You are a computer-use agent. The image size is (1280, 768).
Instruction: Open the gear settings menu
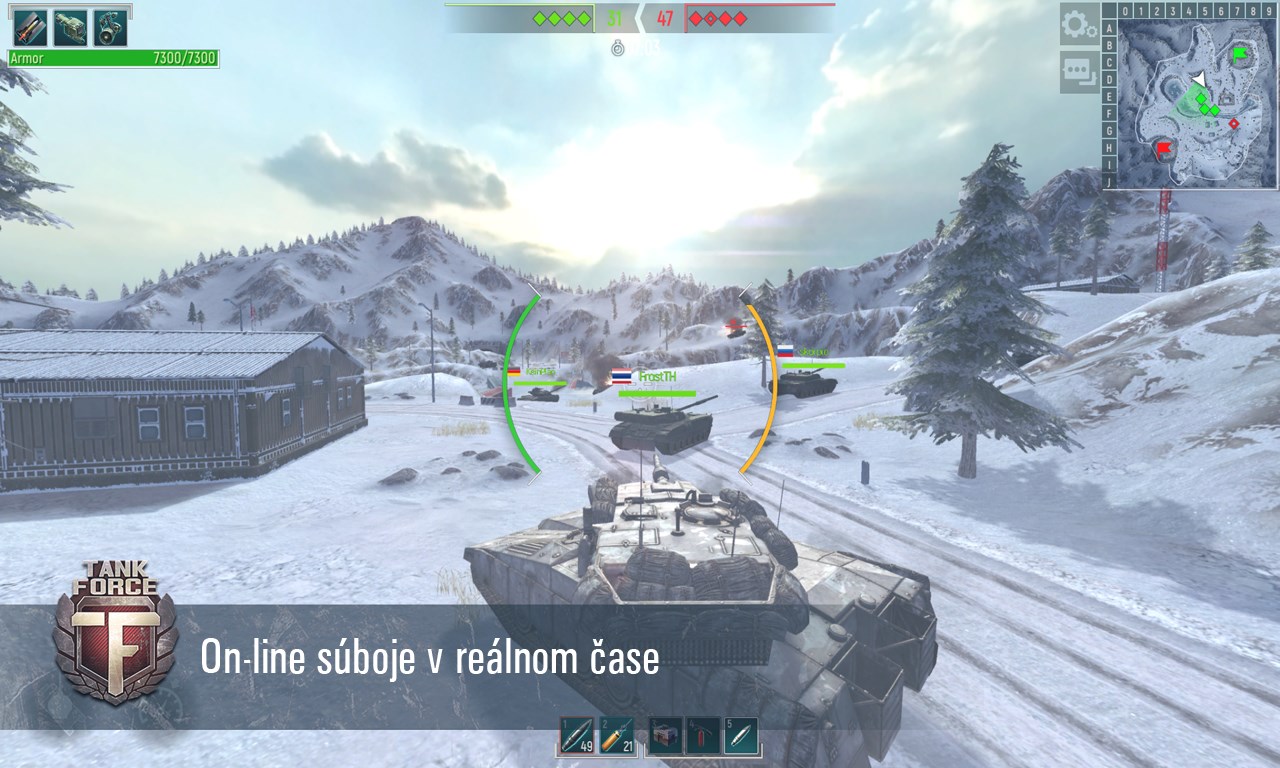(x=1079, y=25)
